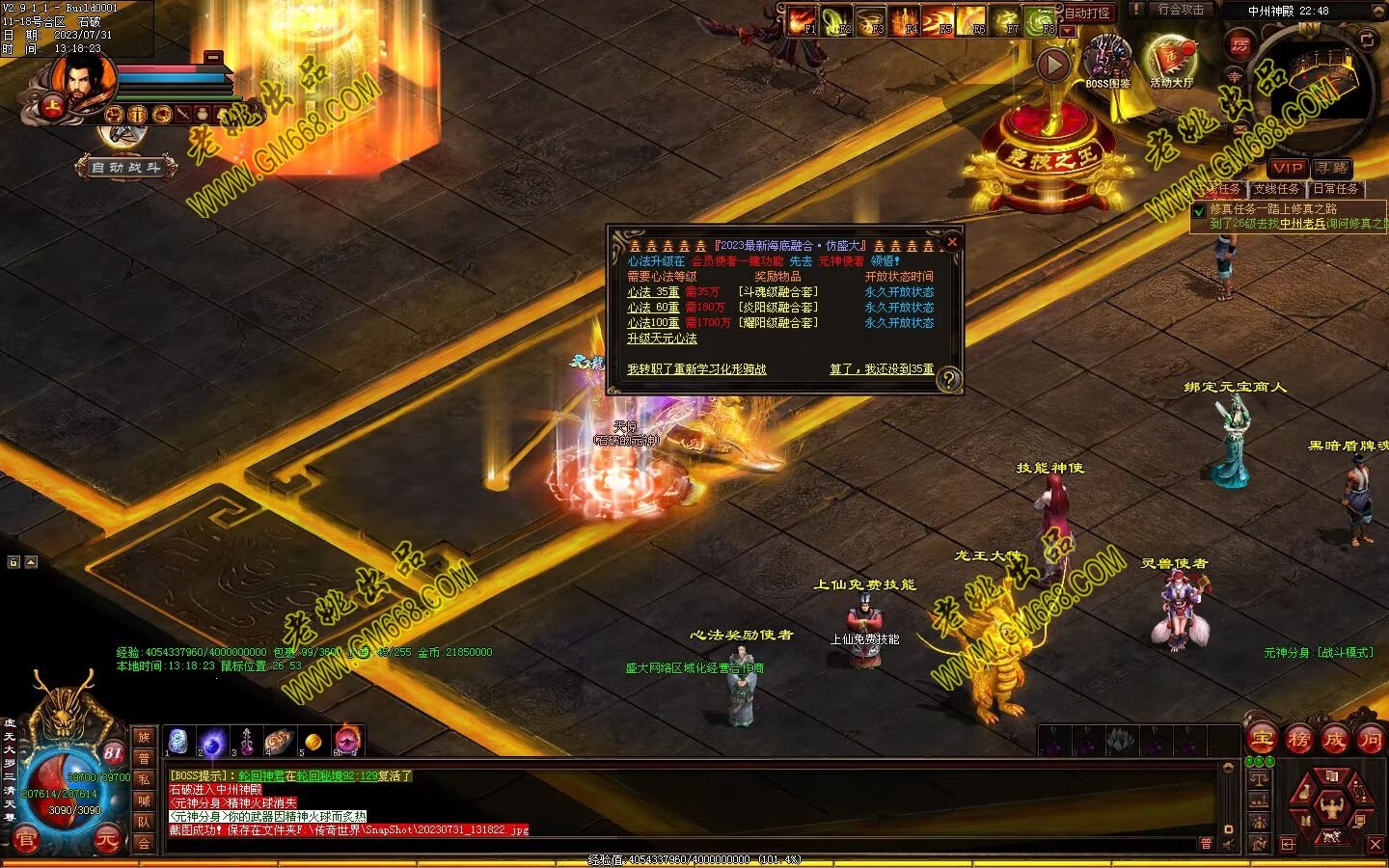
Task: Open the 宝 treasure shop button
Action: pyautogui.click(x=1263, y=740)
